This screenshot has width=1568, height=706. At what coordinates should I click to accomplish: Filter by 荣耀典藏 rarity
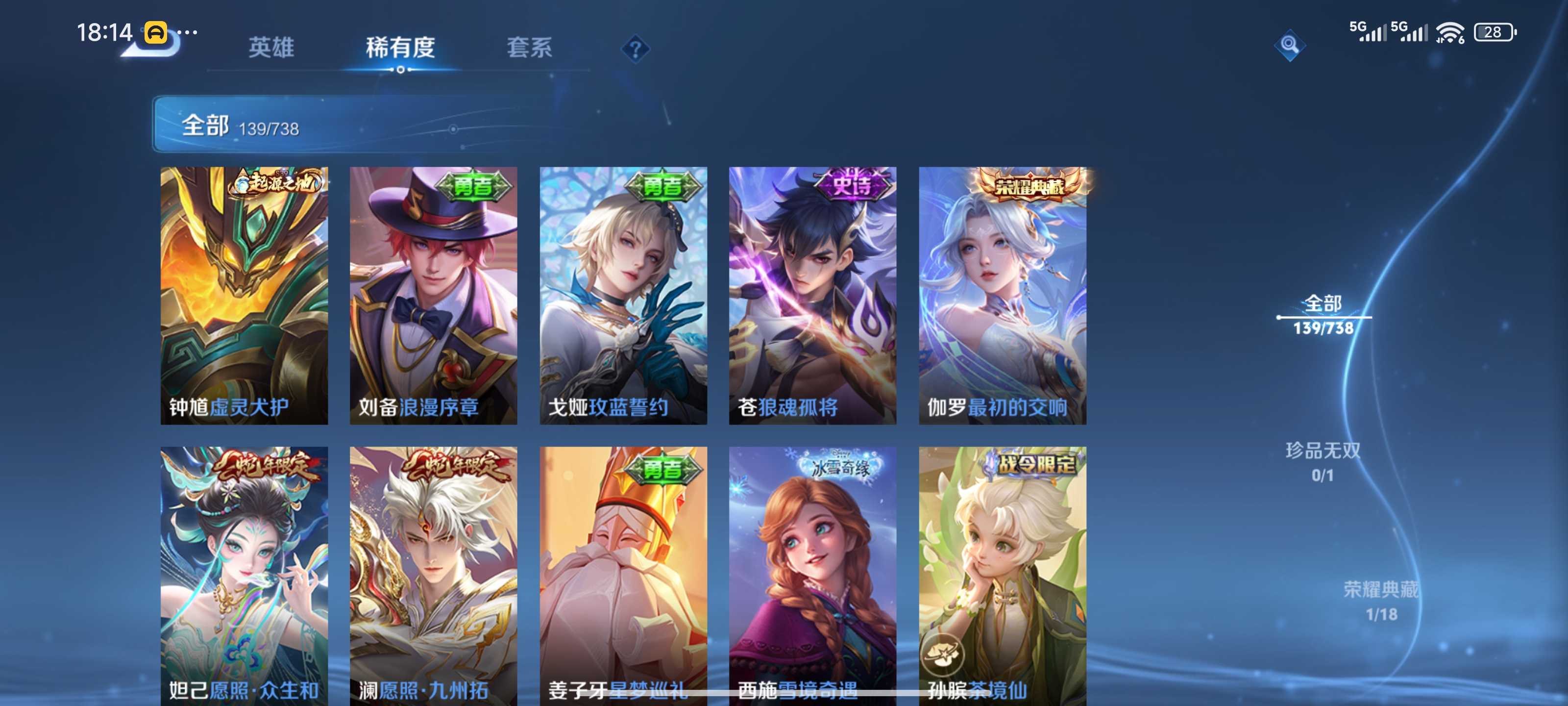1380,601
